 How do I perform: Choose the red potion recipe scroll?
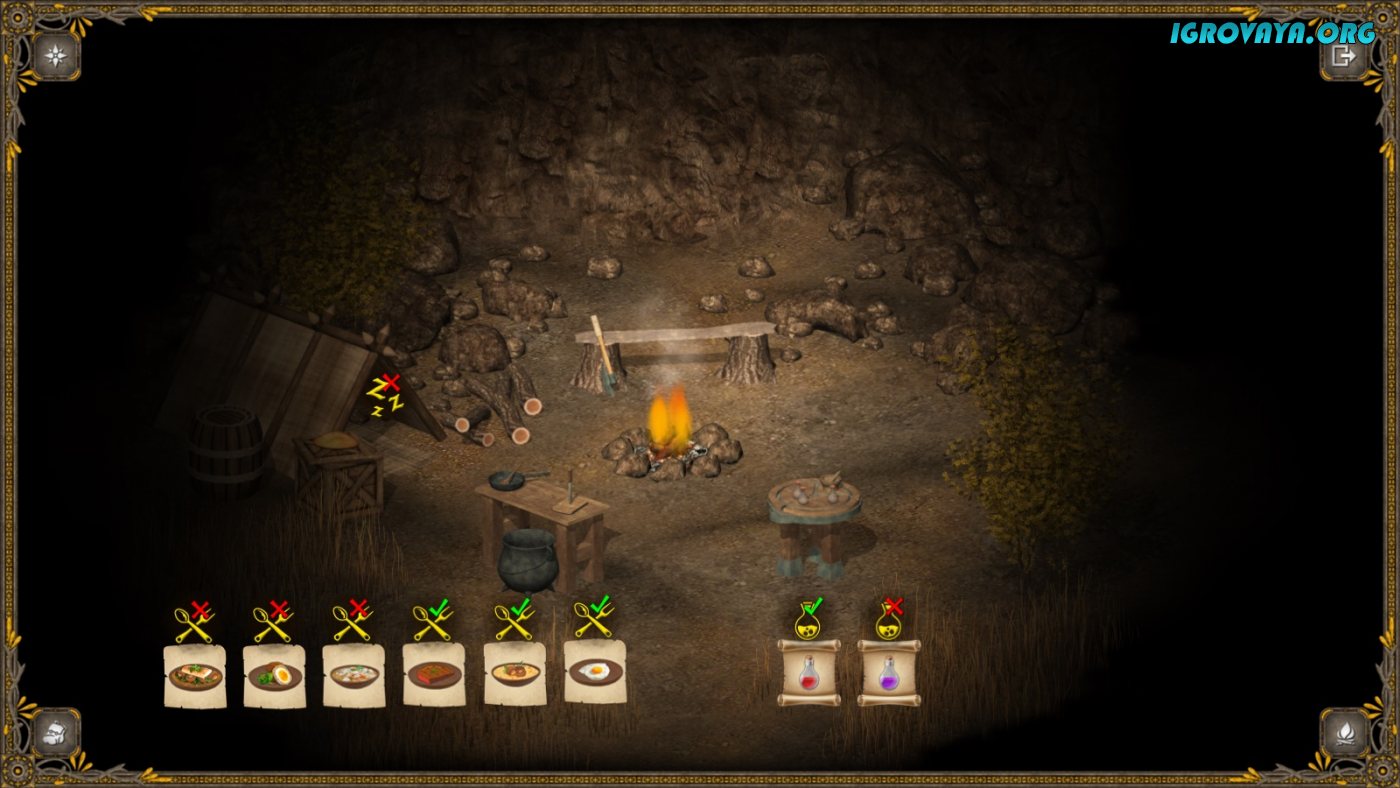coord(809,673)
